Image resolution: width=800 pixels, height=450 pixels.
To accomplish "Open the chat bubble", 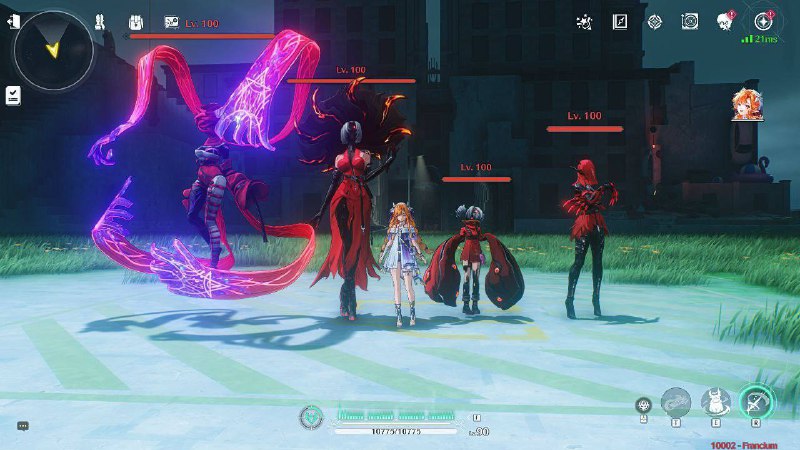I will (x=23, y=426).
